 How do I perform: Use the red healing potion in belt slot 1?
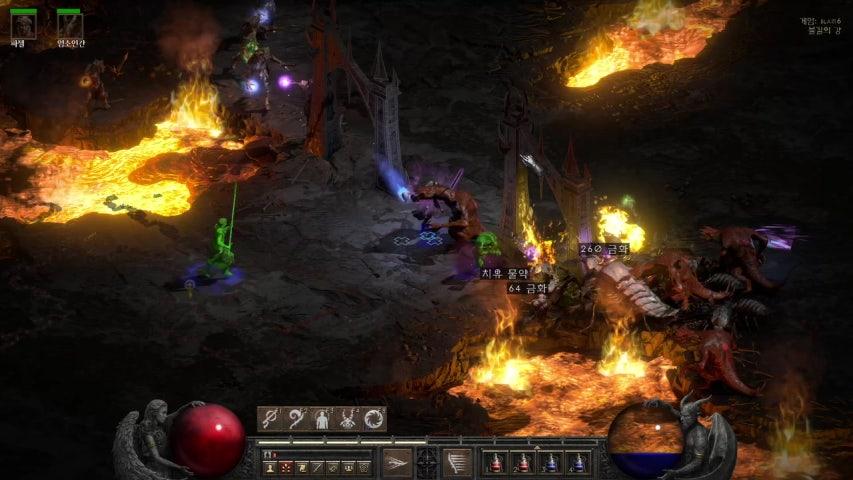pos(494,463)
